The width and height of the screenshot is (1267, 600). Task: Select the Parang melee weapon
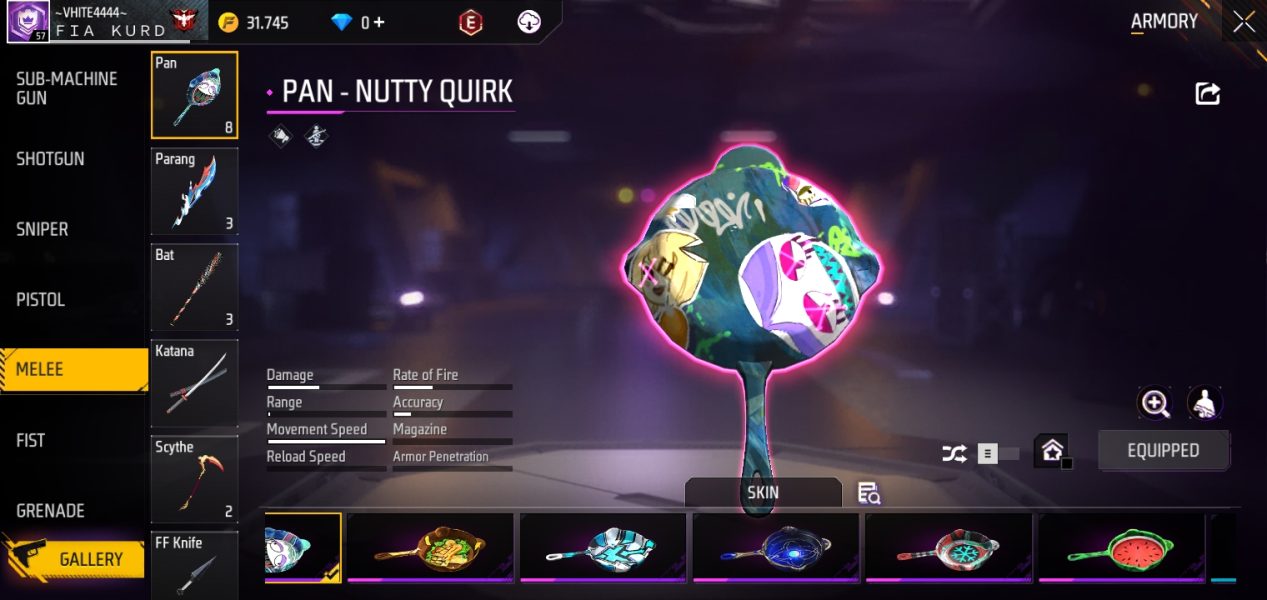(194, 191)
